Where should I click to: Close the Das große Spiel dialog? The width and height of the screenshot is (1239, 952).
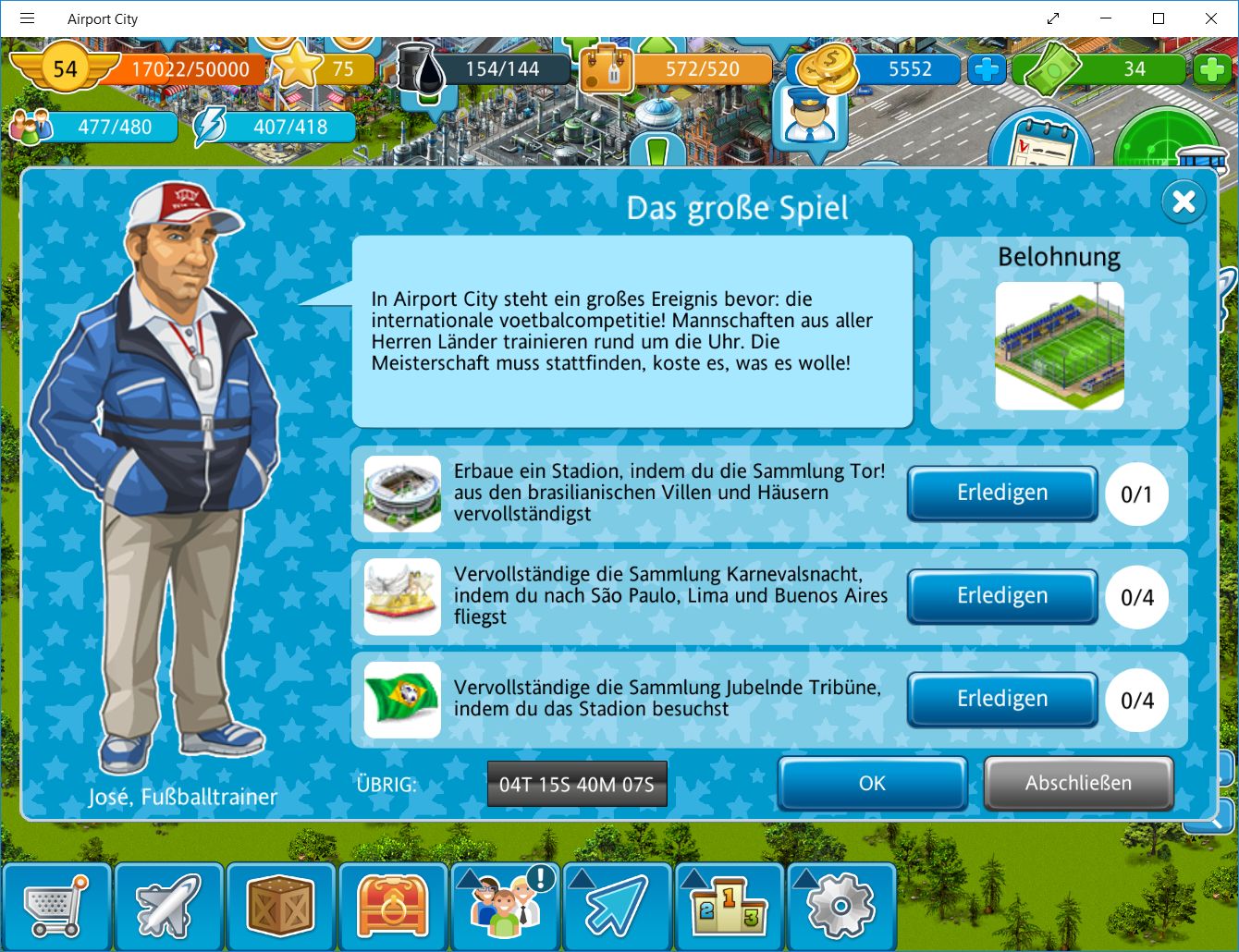pos(1184,201)
